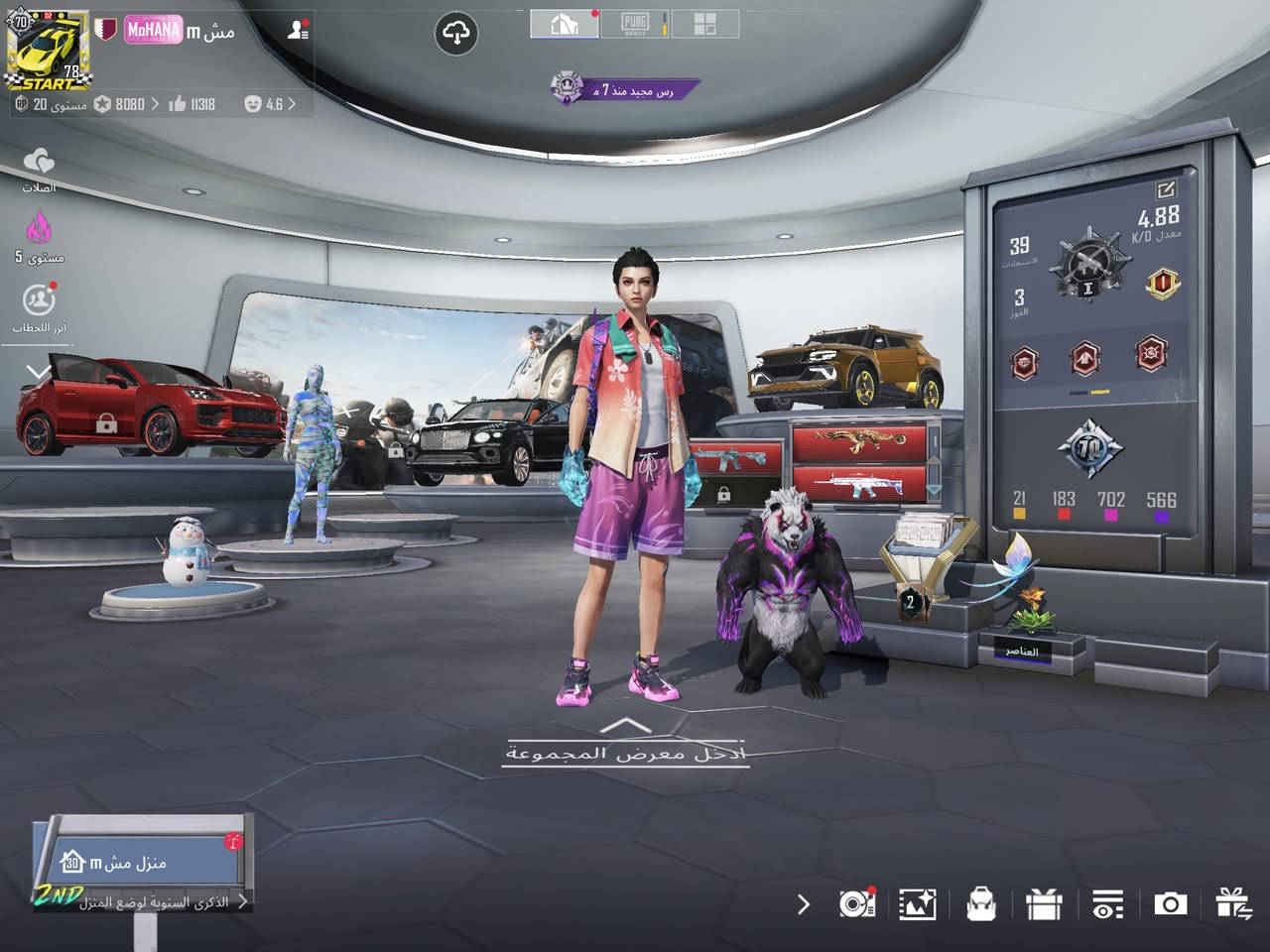1270x952 pixels.
Task: Open the connections double-hearts icon
Action: coord(39,166)
